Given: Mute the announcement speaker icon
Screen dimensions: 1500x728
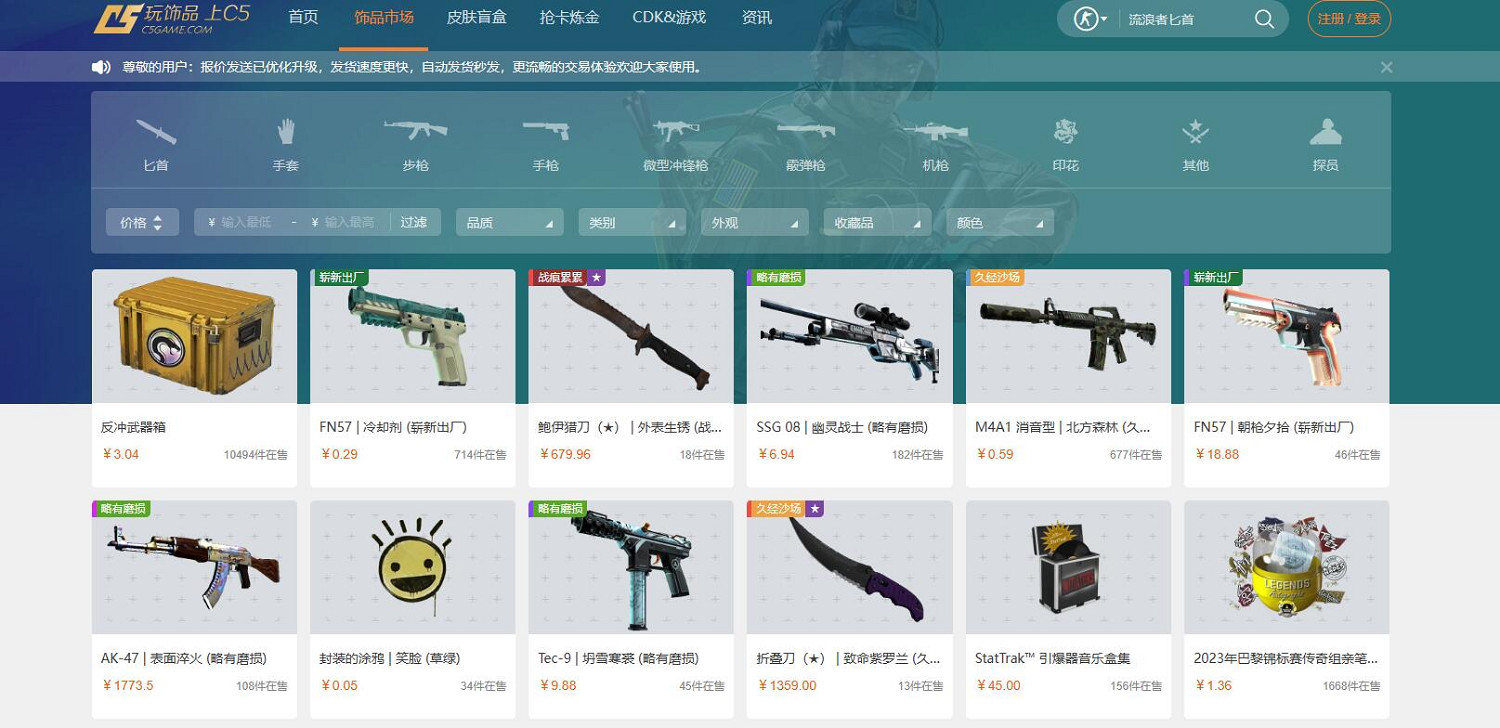Looking at the screenshot, I should pyautogui.click(x=103, y=67).
